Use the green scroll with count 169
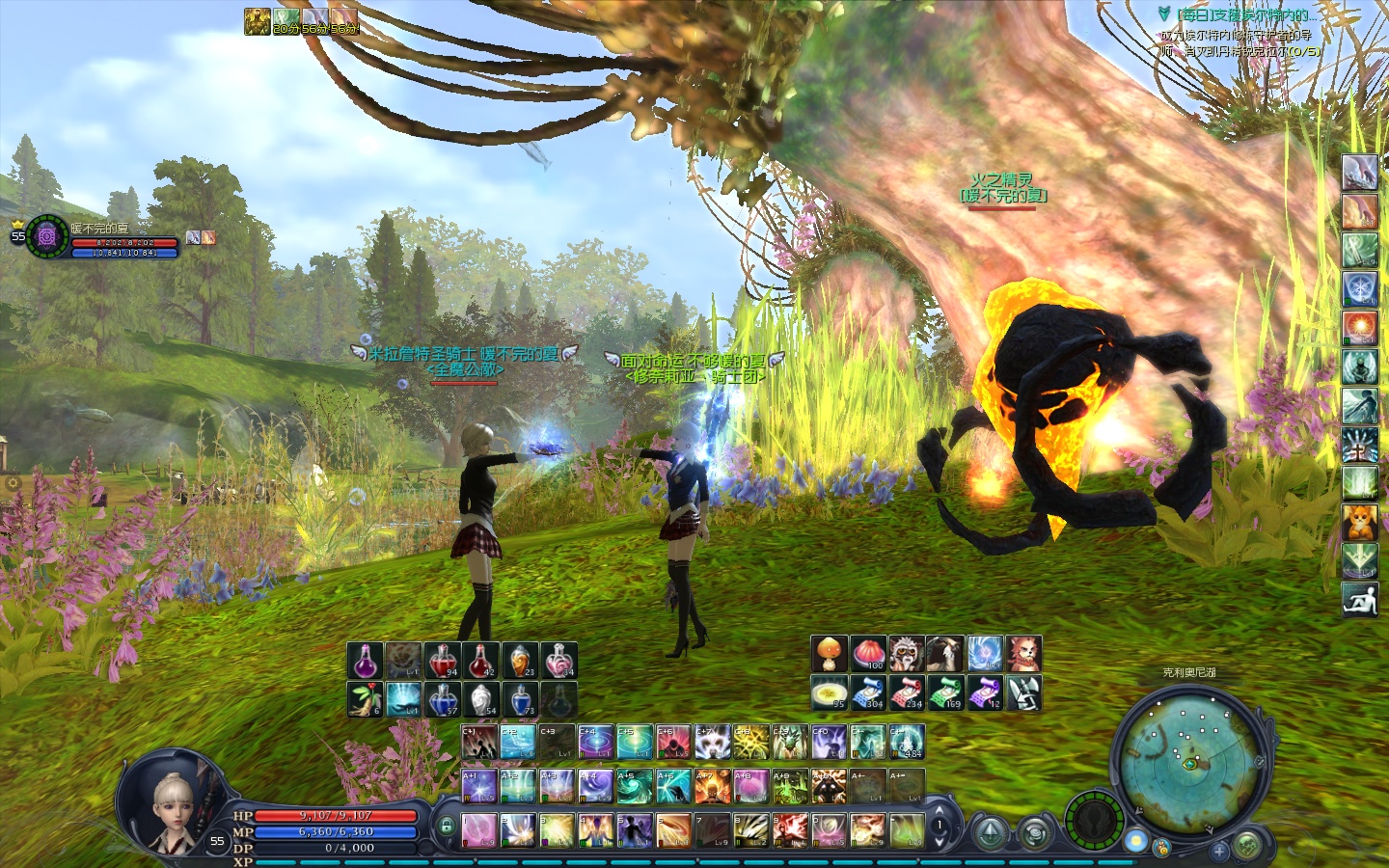This screenshot has width=1389, height=868. (x=945, y=692)
